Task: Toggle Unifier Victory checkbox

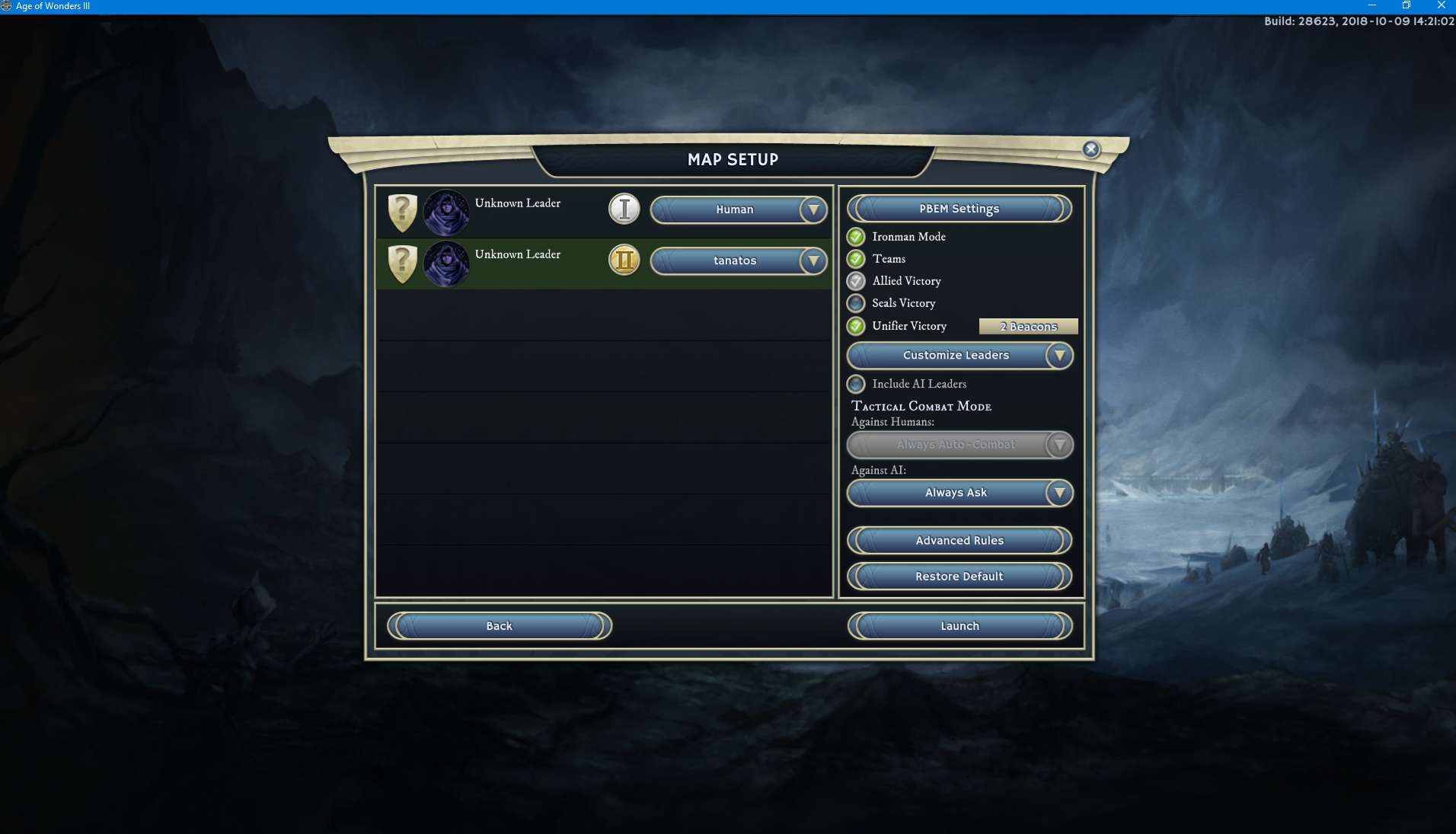Action: [856, 326]
